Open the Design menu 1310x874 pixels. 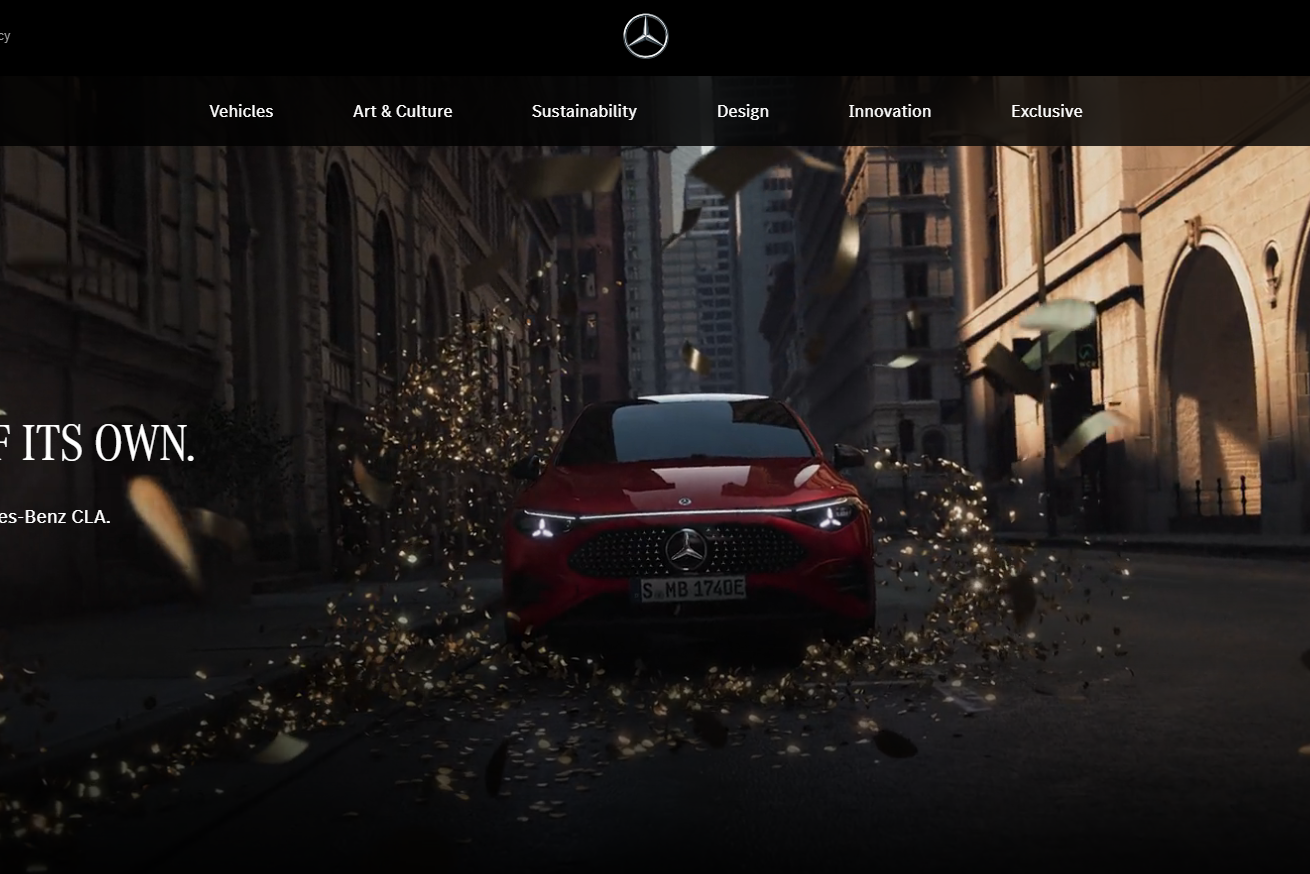pyautogui.click(x=742, y=111)
